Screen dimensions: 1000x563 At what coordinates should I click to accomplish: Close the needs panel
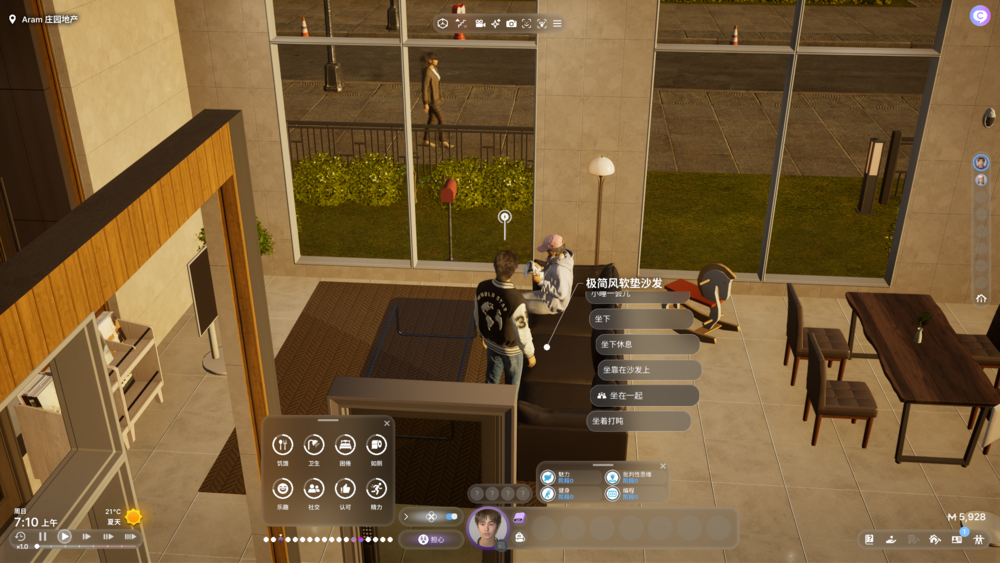[387, 423]
